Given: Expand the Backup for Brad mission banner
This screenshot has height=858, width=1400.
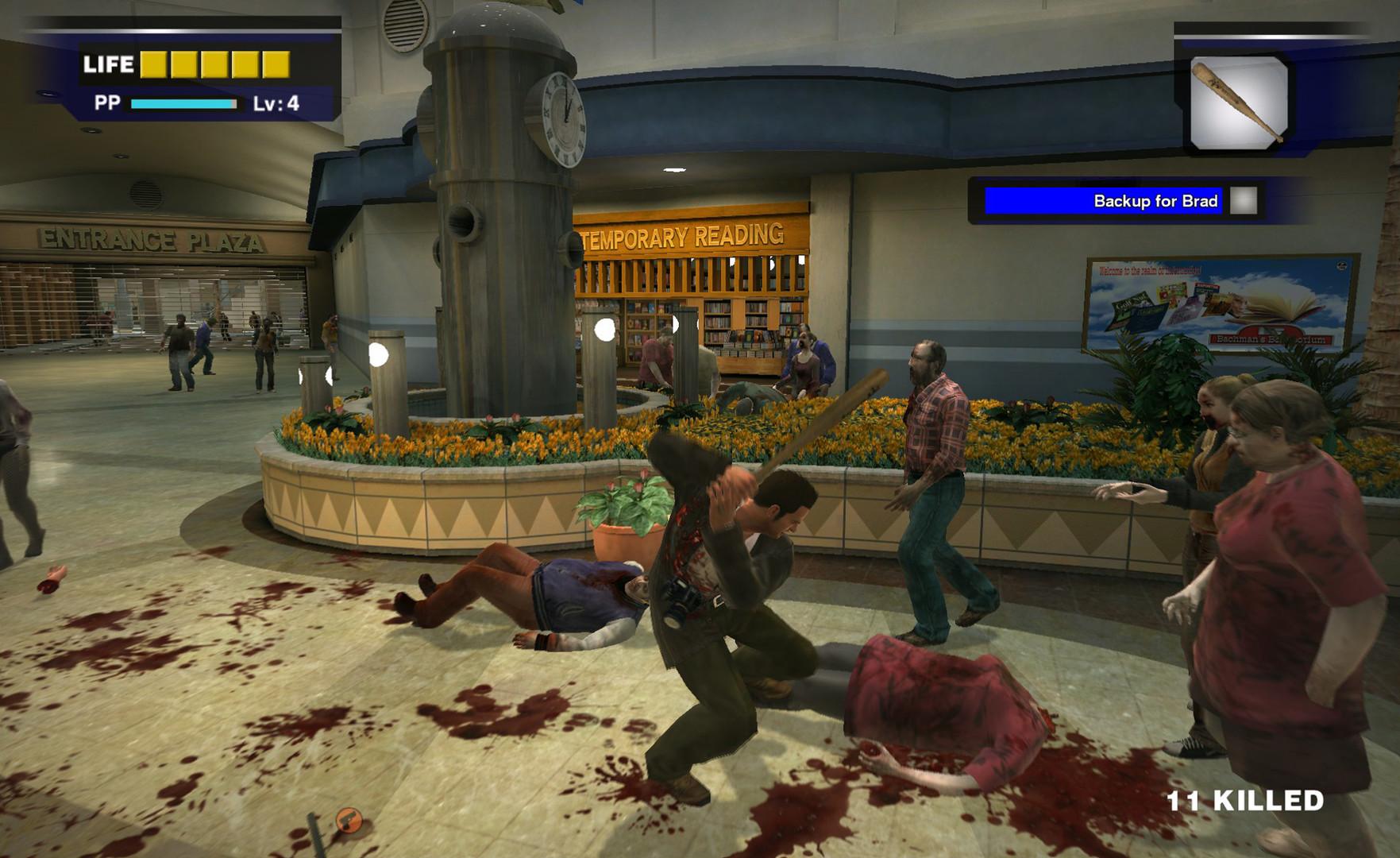Looking at the screenshot, I should click(x=1151, y=202).
